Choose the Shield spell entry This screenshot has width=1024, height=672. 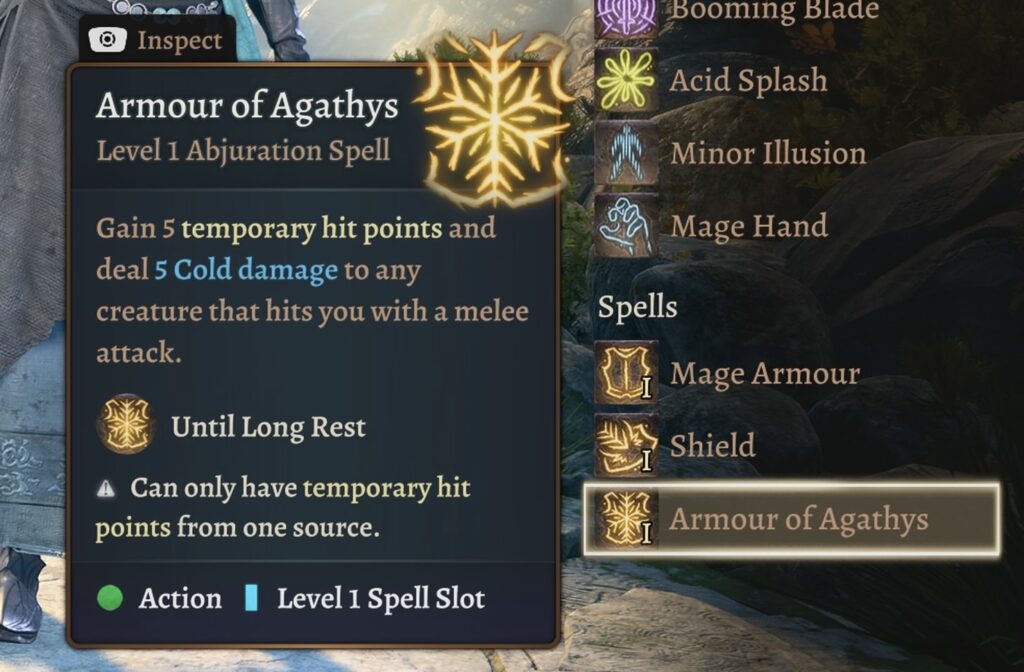coord(712,446)
